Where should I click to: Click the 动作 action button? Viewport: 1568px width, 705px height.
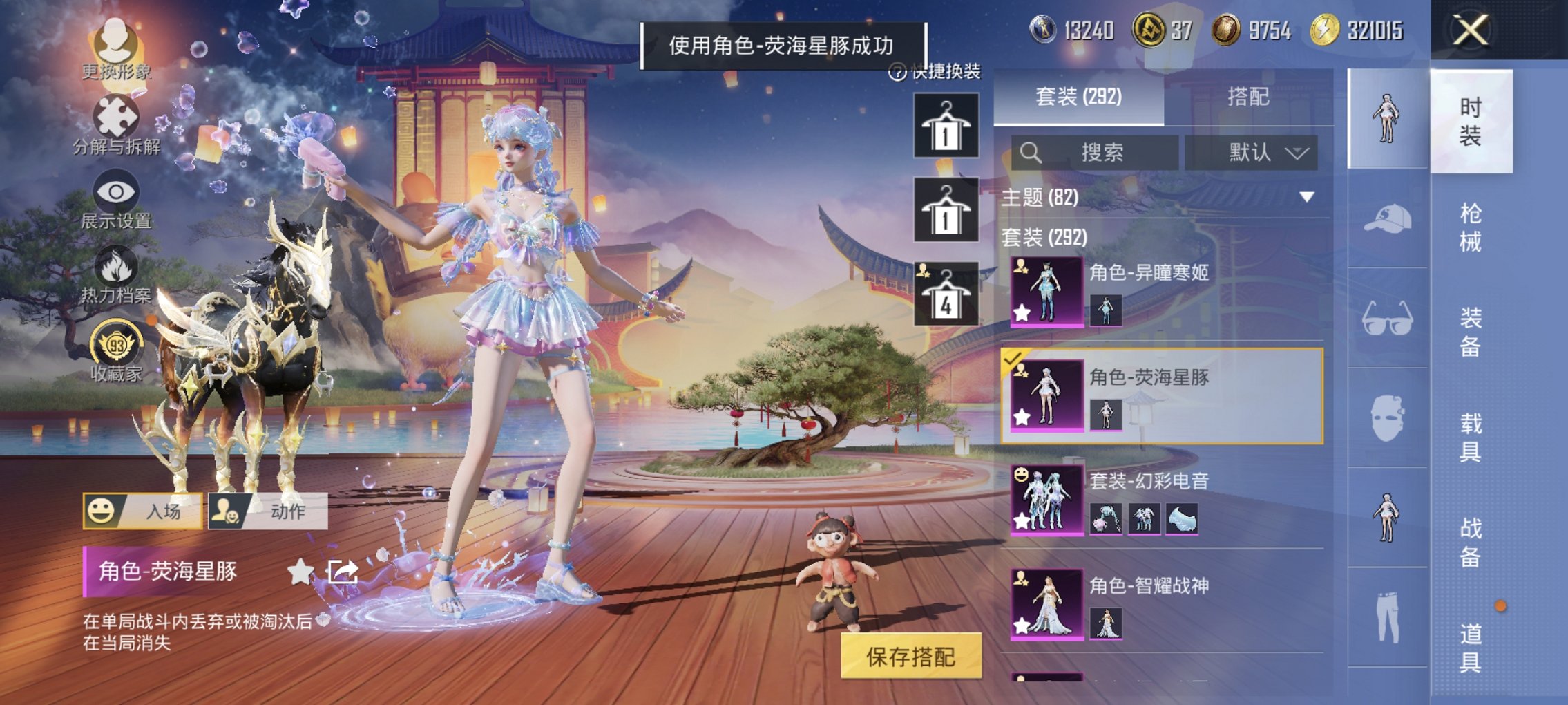(x=267, y=510)
